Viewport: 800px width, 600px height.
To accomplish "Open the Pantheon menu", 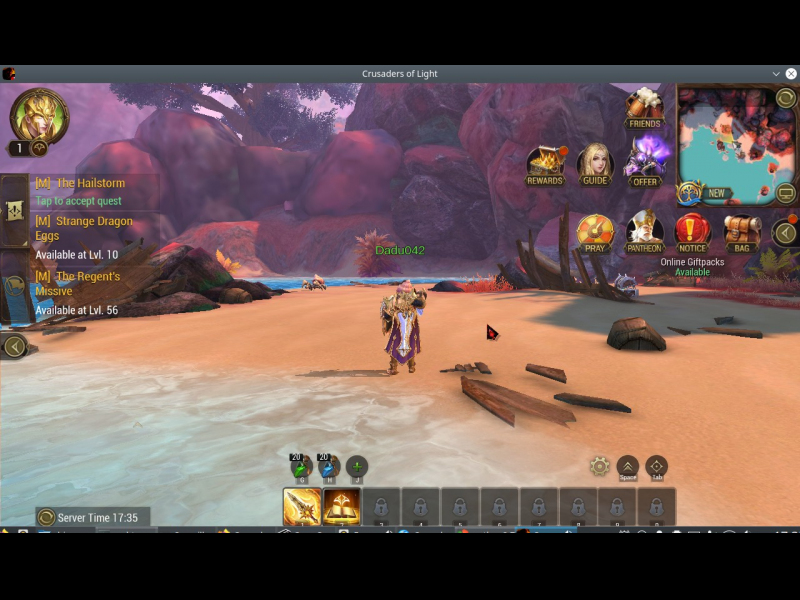I will 644,232.
